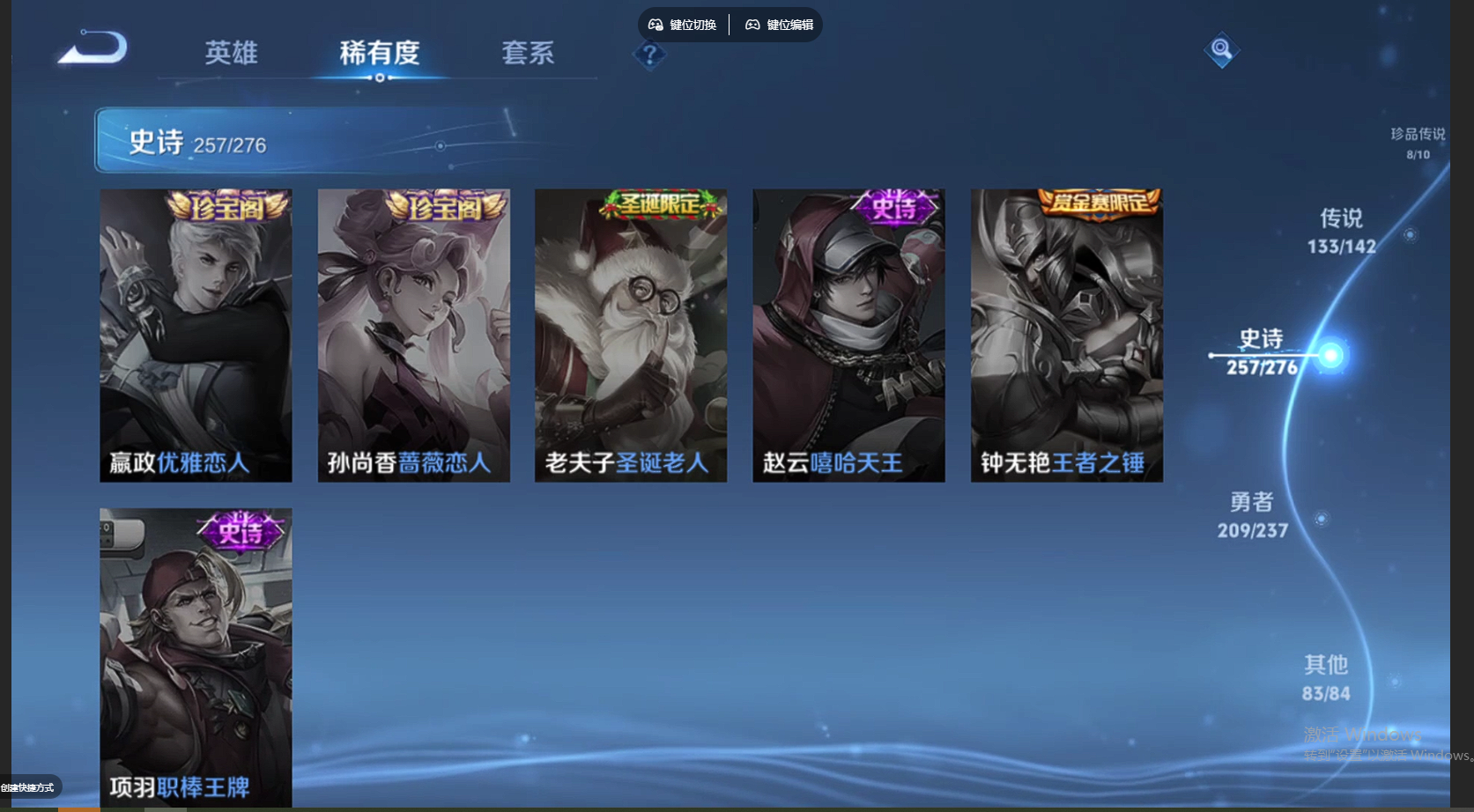1474x812 pixels.
Task: Click the gamepad icon beside 键位切换
Action: 656,25
